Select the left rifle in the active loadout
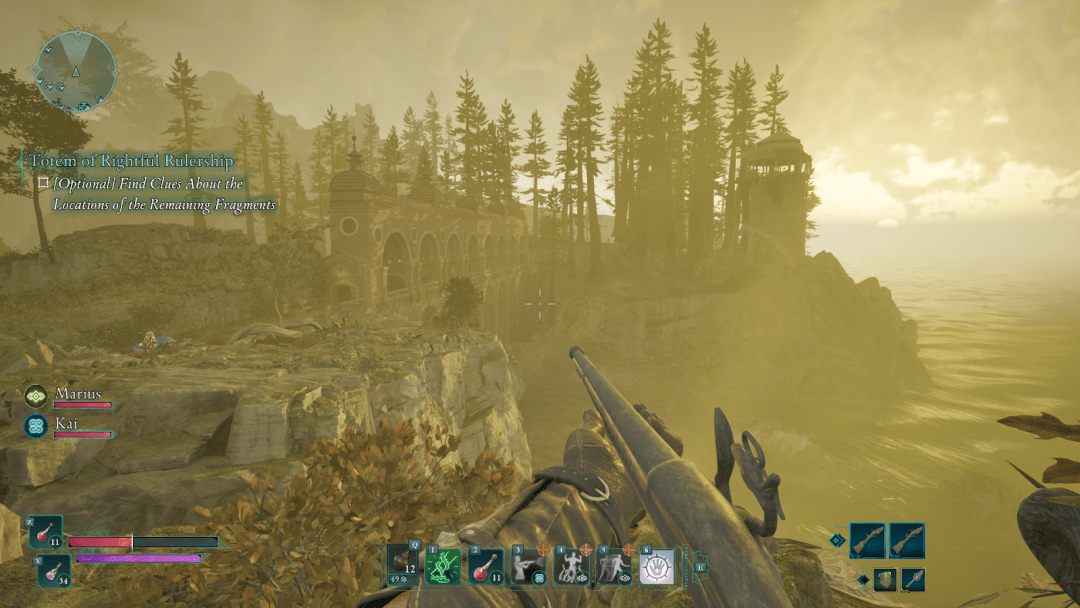Screen dimensions: 1080x608 tap(867, 541)
